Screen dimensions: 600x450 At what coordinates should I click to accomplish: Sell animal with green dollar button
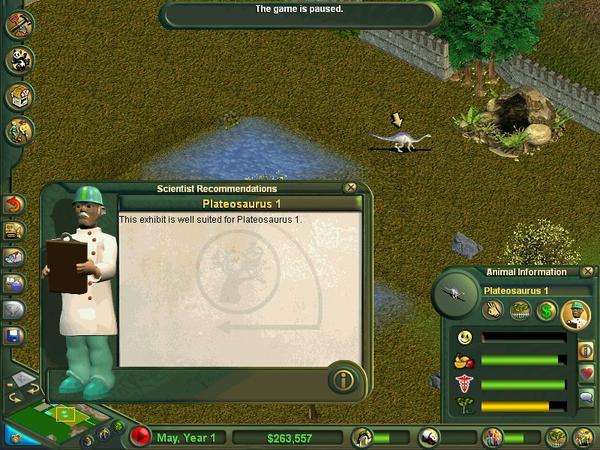click(548, 311)
